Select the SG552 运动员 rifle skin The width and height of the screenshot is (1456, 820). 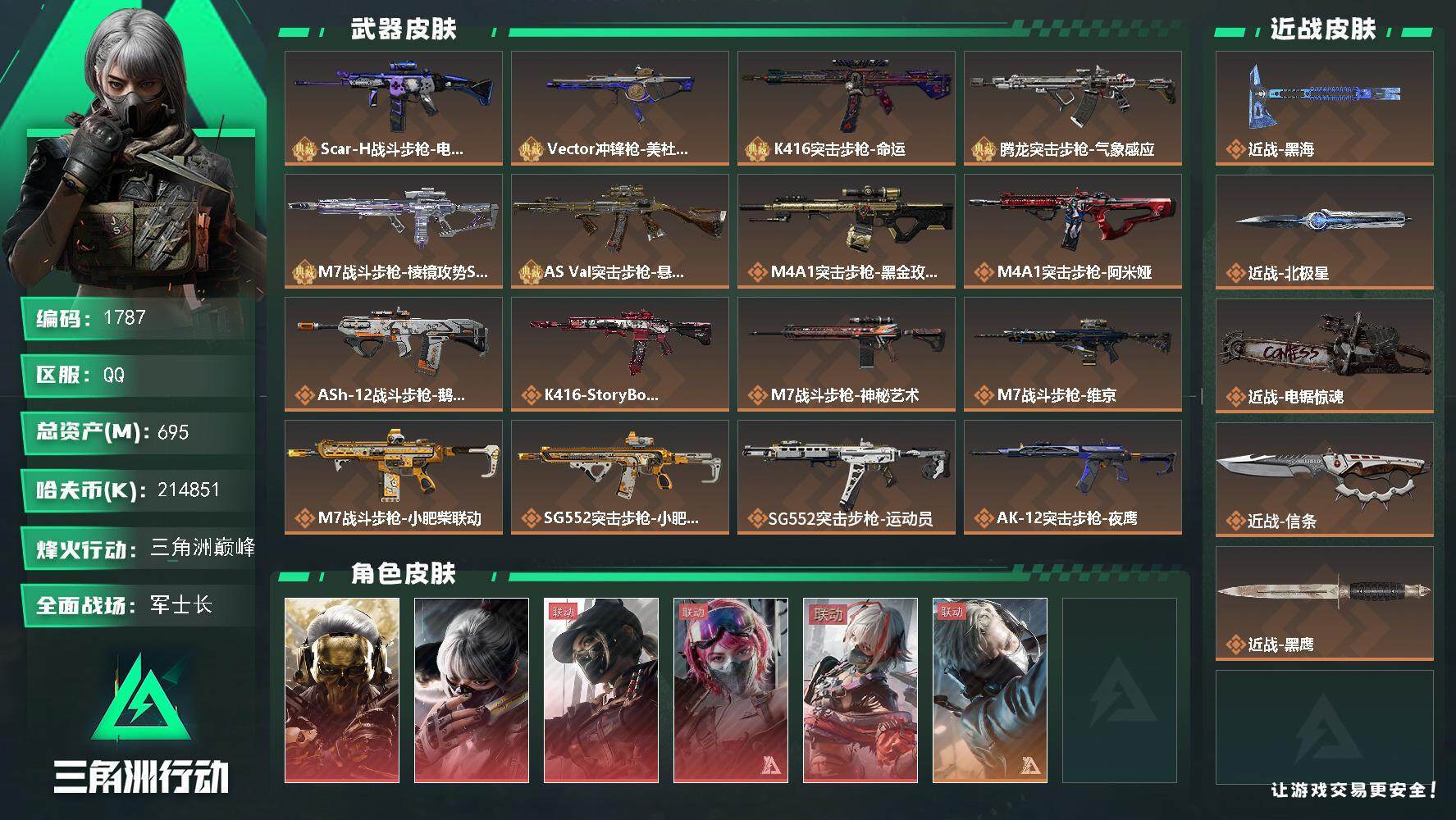tap(846, 476)
